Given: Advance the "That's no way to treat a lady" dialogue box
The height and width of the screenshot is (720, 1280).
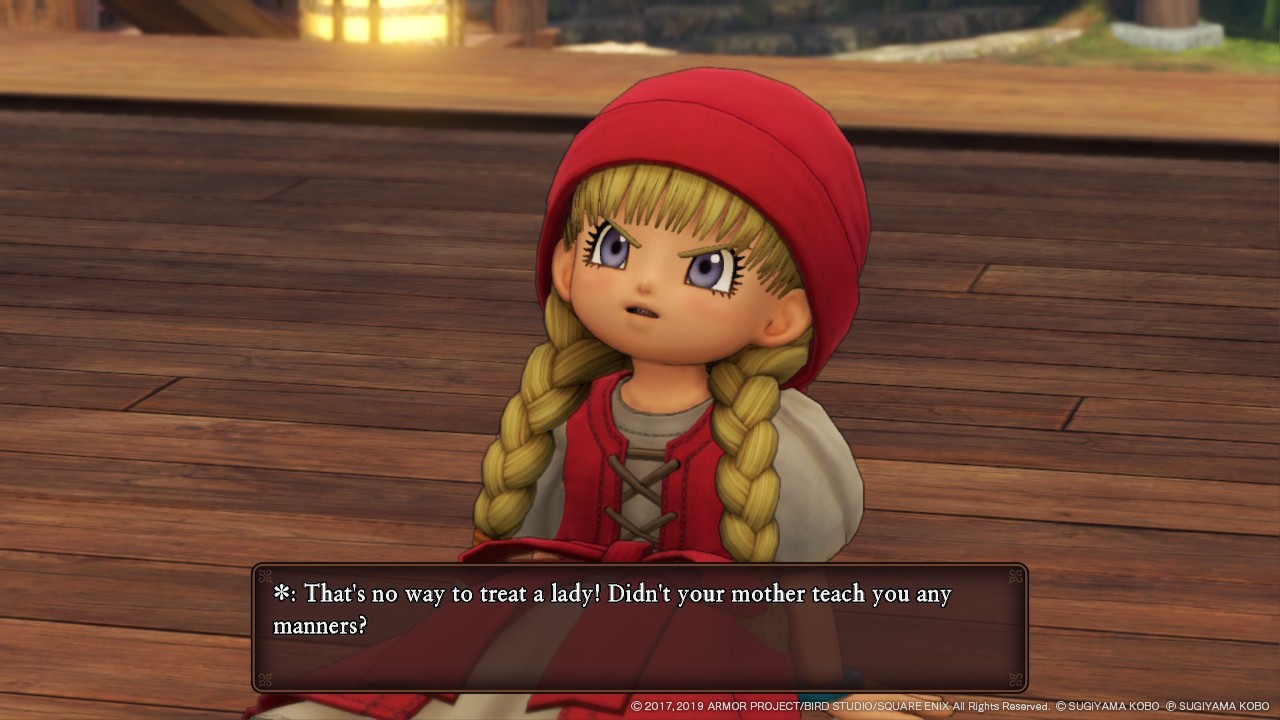Looking at the screenshot, I should click(x=640, y=627).
